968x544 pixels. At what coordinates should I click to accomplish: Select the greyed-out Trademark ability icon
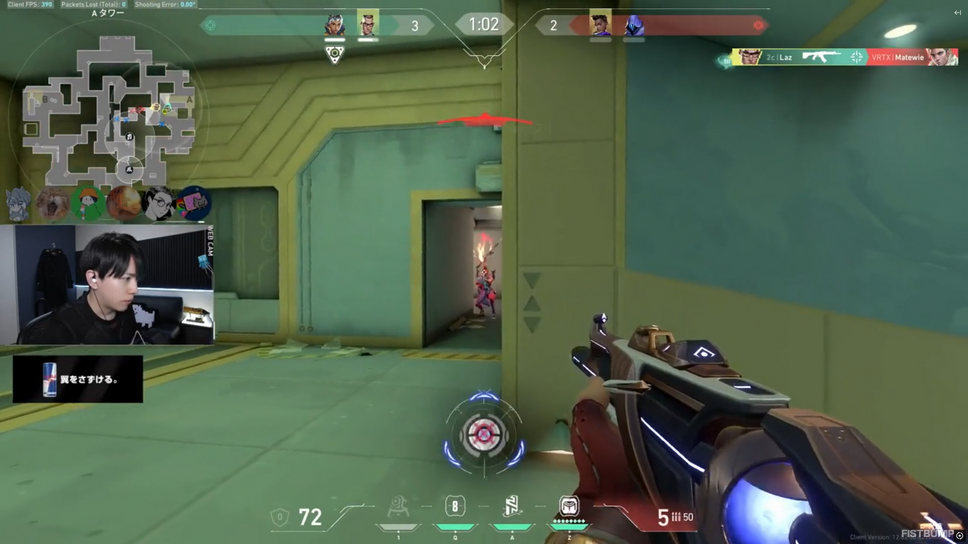click(397, 509)
